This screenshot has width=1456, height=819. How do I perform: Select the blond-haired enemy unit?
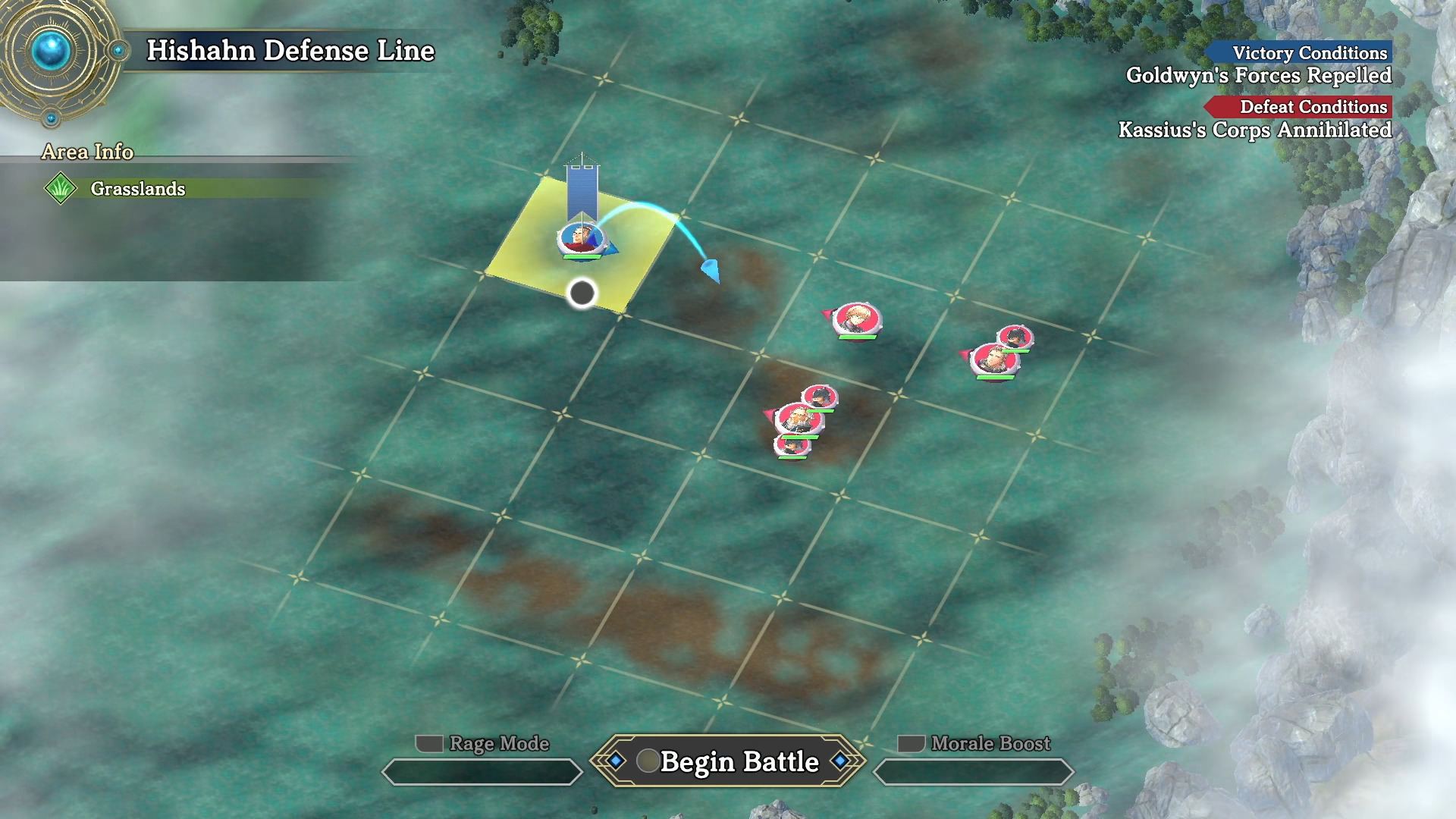(857, 318)
